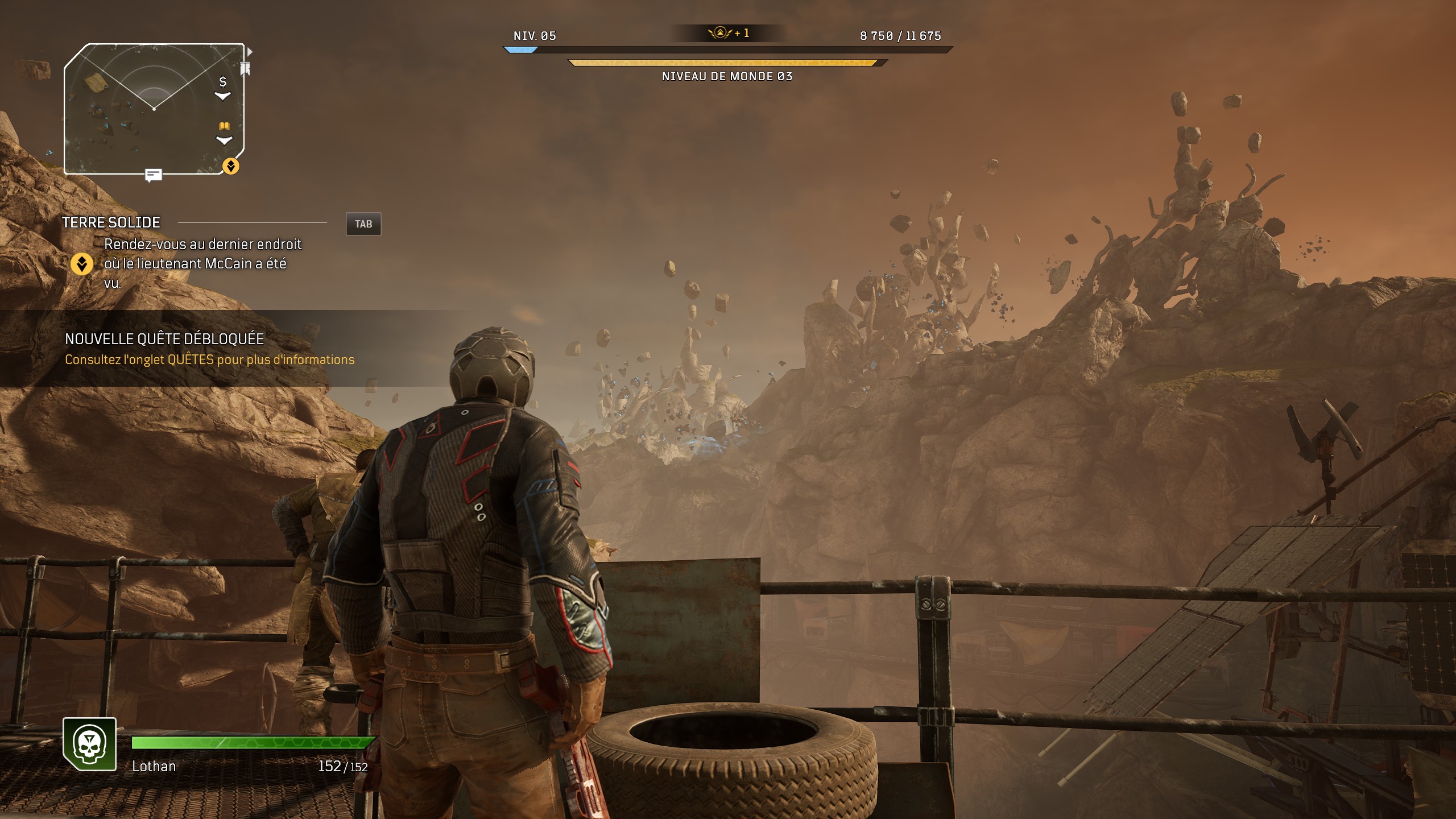Click the winged world level reward emblem
The image size is (1456, 819).
720,33
